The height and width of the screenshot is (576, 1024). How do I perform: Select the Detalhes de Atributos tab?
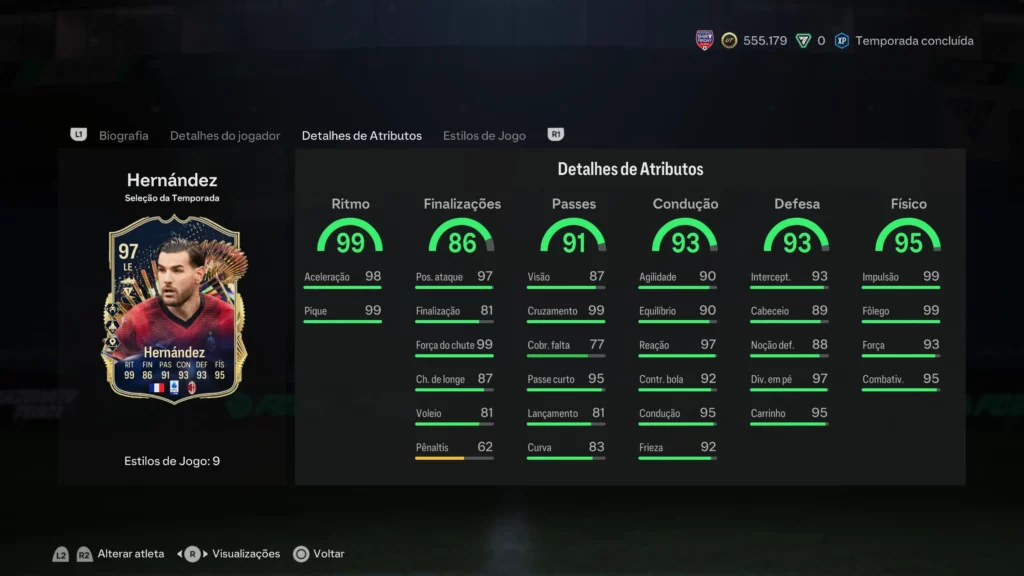[361, 135]
